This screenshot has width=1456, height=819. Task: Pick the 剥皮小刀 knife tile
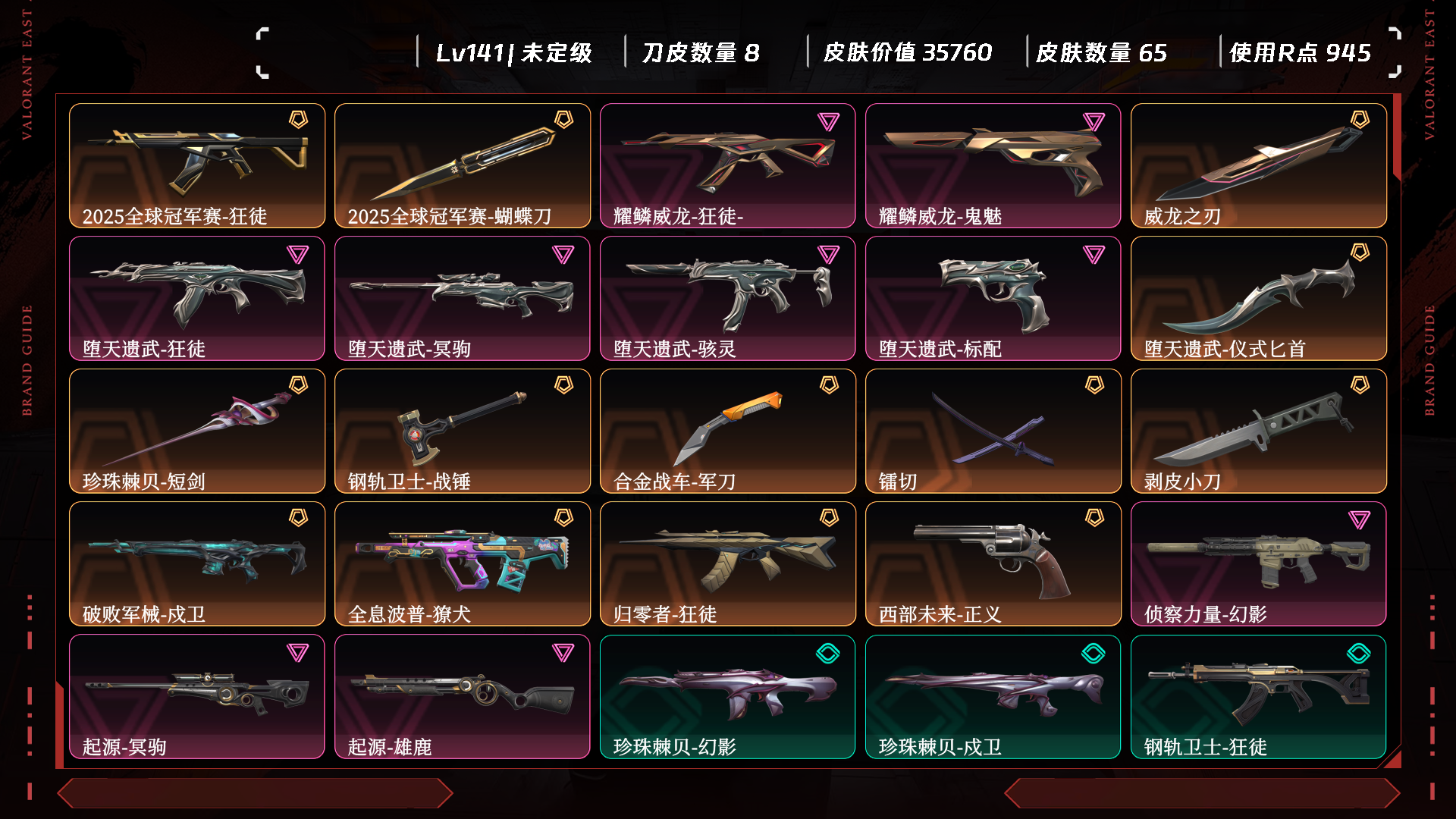point(1259,431)
